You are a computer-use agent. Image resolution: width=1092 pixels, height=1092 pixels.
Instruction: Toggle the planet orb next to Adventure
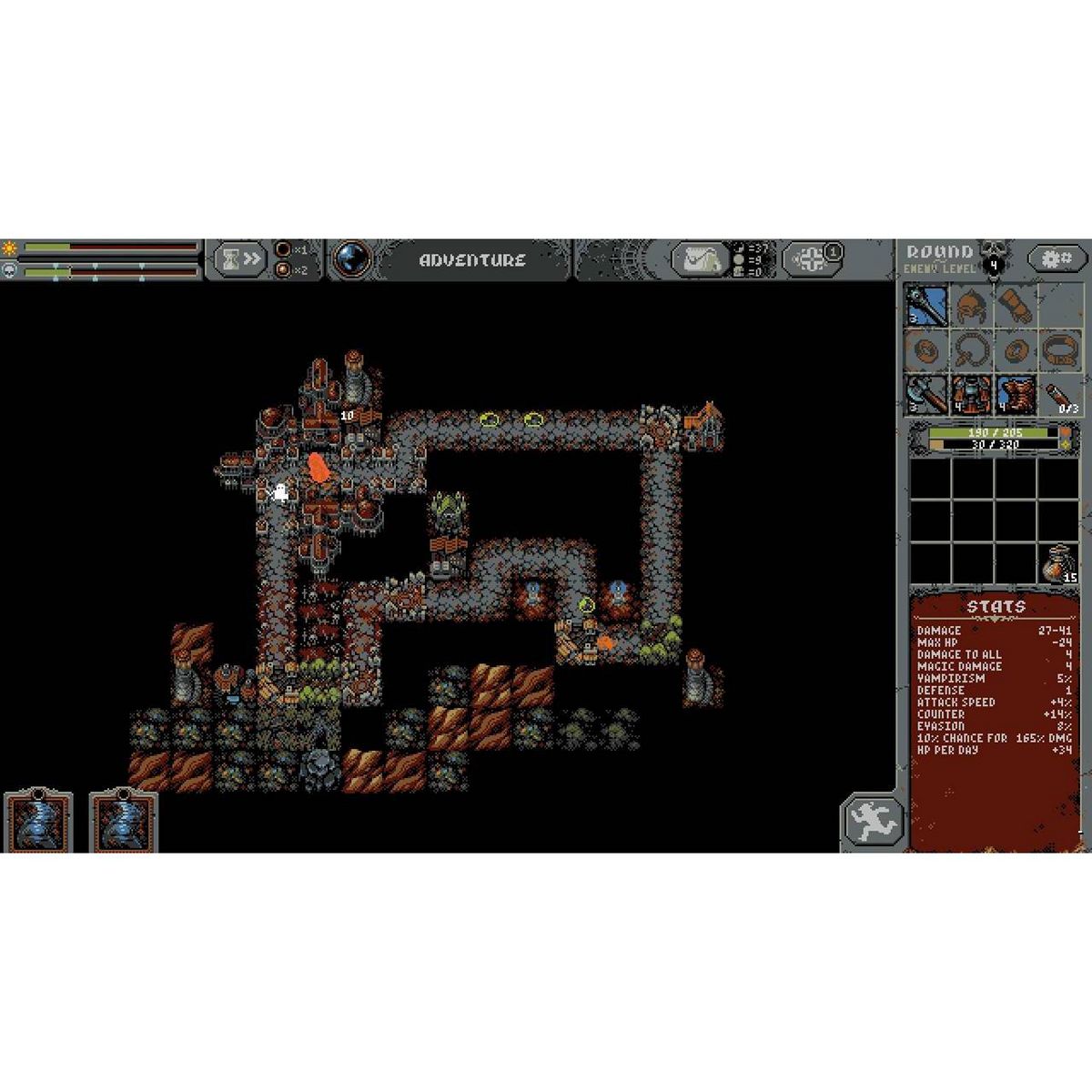pos(352,259)
